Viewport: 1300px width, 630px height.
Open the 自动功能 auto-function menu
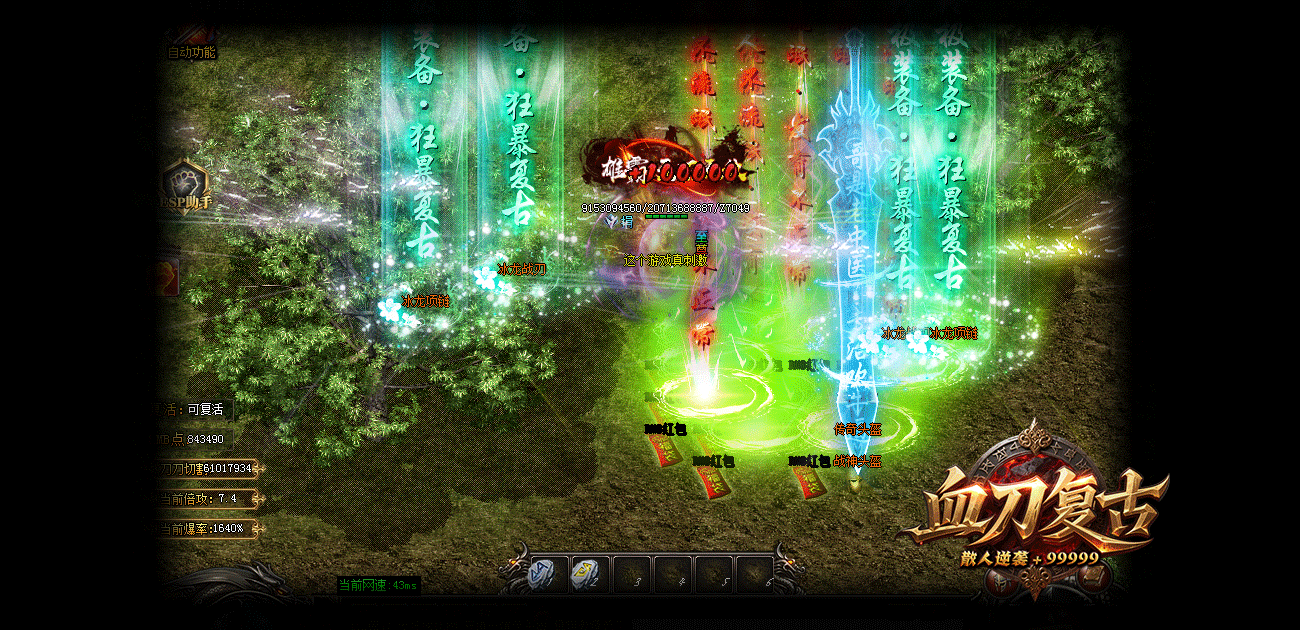point(190,52)
